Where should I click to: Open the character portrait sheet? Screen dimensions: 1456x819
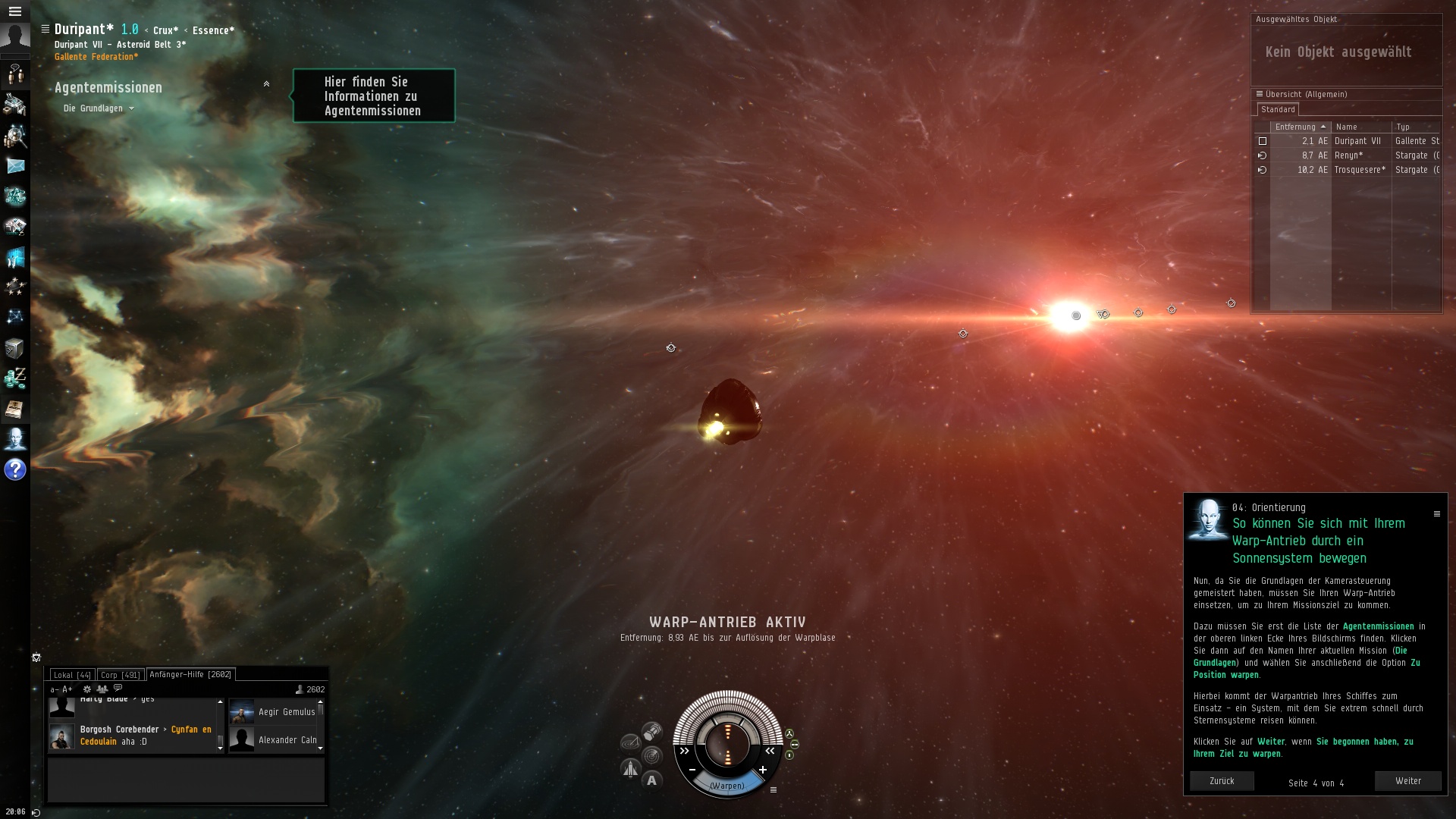tap(15, 37)
